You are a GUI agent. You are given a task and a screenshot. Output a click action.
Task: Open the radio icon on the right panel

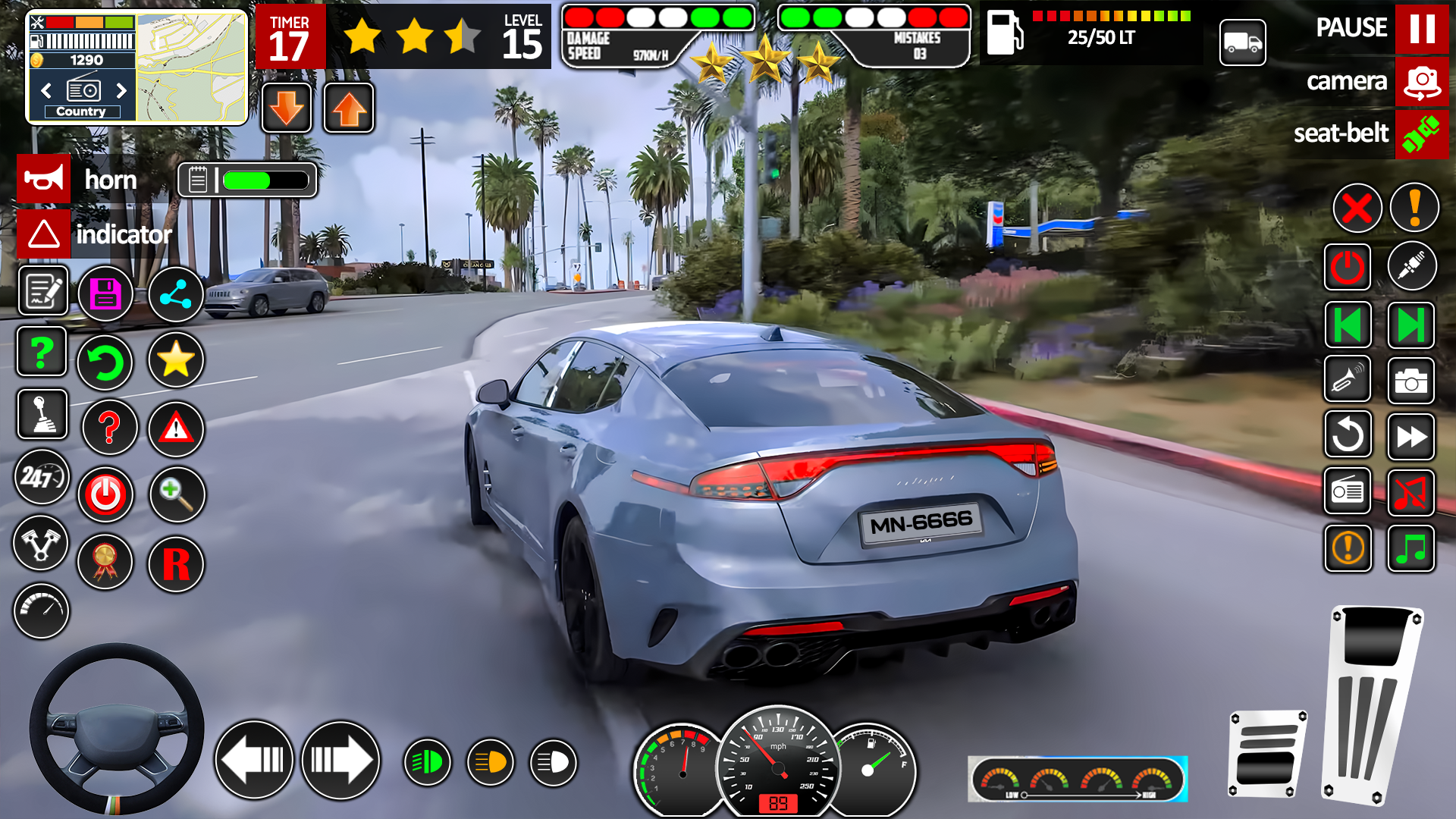point(1348,491)
